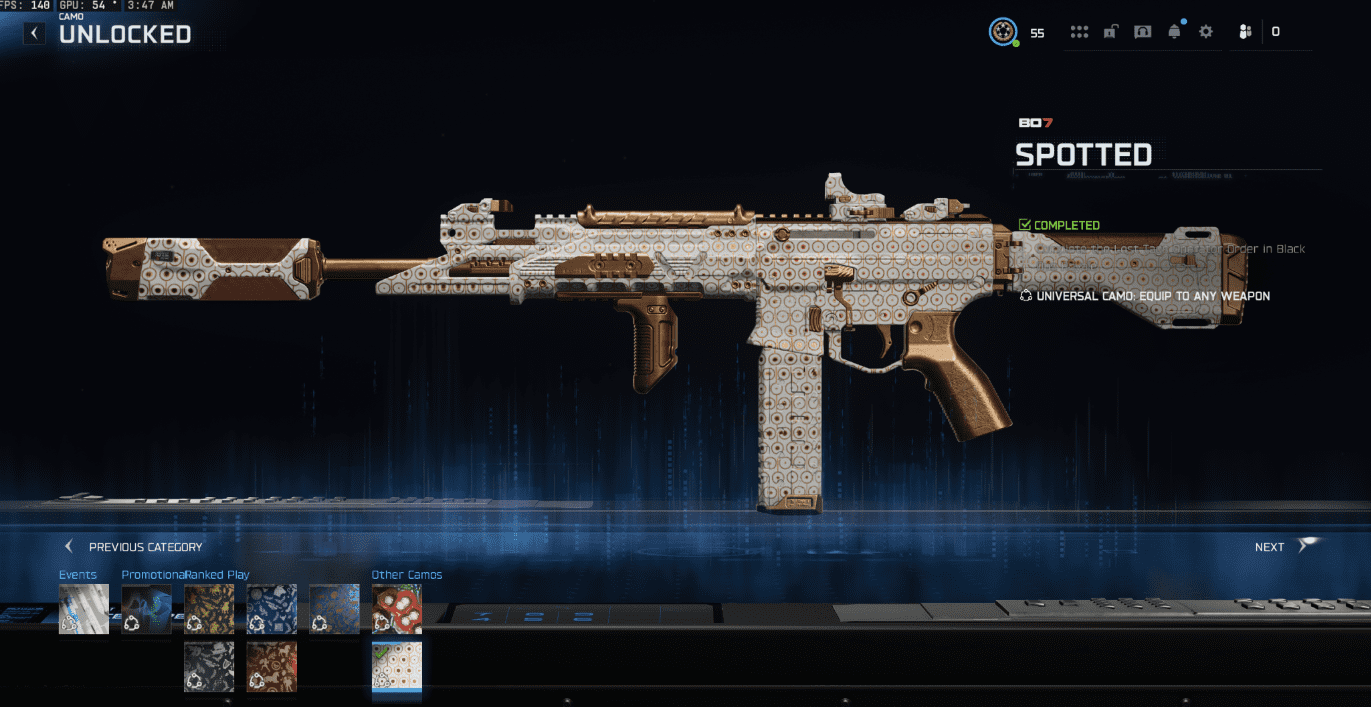
Task: Choose the Spotted camo thumbnail
Action: pyautogui.click(x=397, y=666)
